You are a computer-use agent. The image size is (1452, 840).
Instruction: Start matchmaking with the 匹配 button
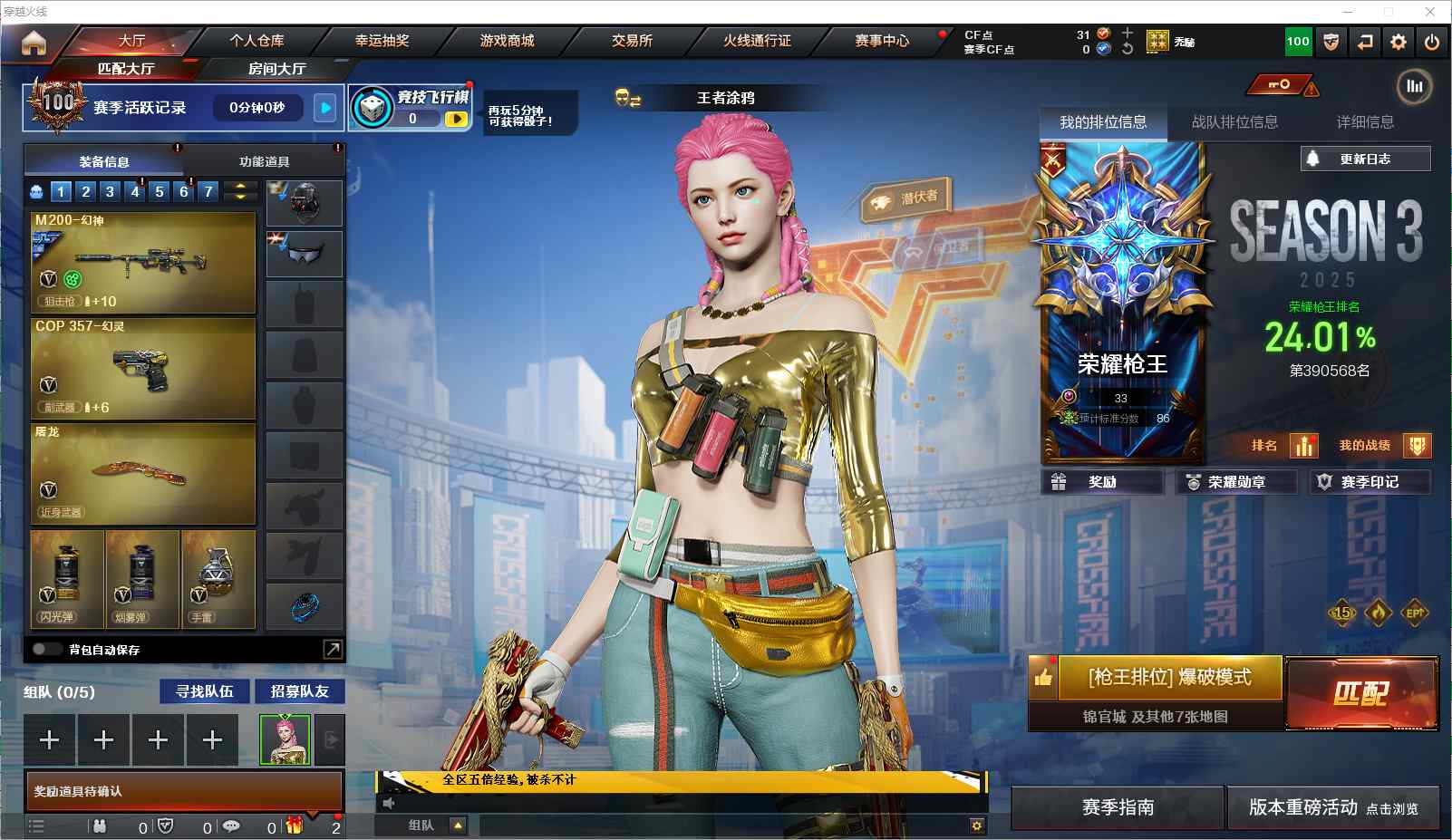point(1360,693)
